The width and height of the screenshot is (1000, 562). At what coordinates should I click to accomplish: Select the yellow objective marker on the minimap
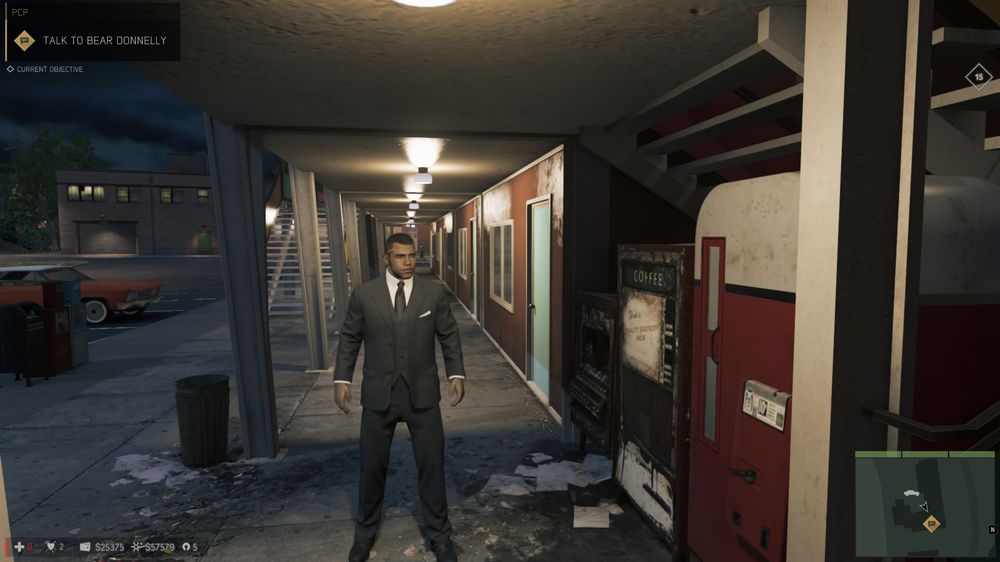pos(931,524)
